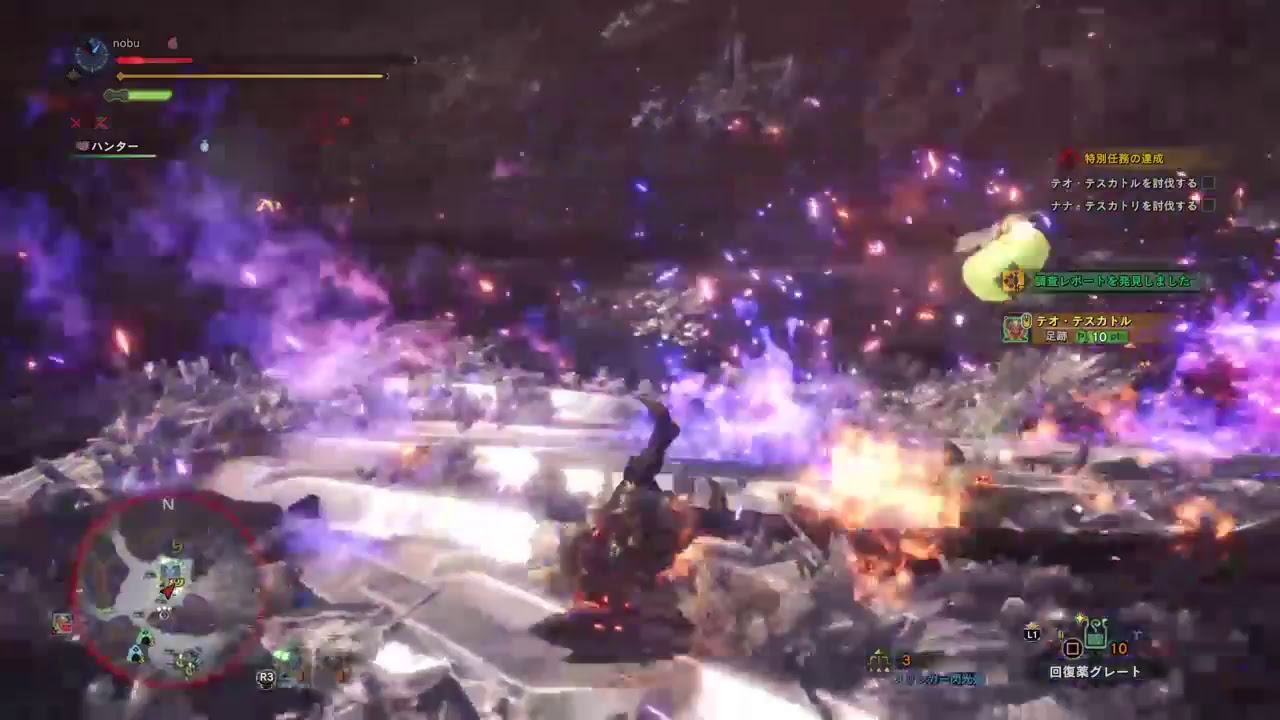The image size is (1280, 720).
Task: Click the yellow stamina slider bar
Action: (250, 74)
